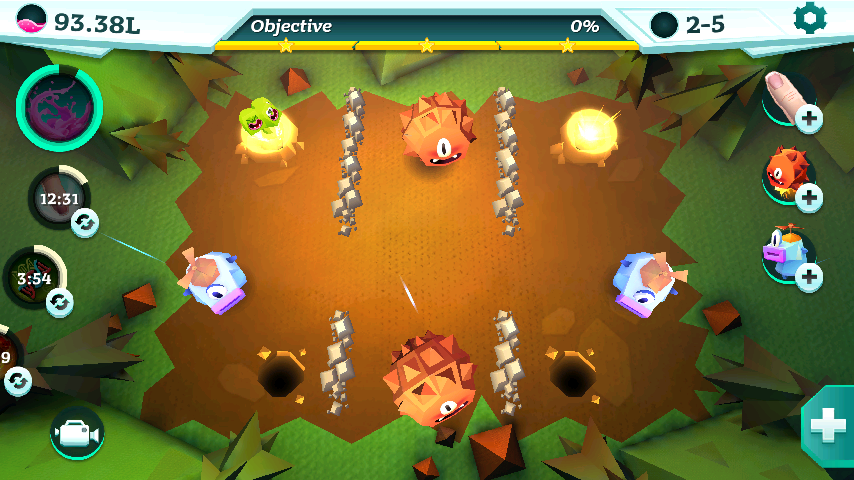Open the Objective progress tracker
This screenshot has height=480, width=854.
(x=426, y=28)
